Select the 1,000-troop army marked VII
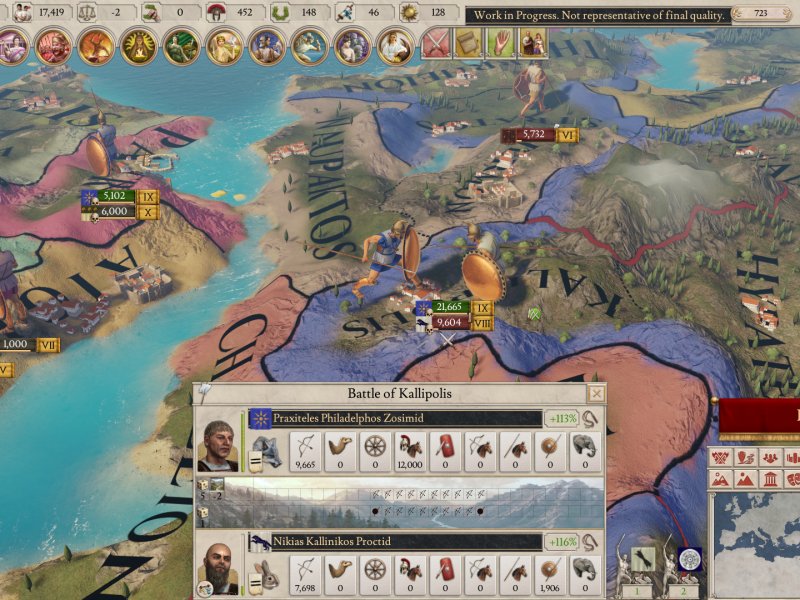This screenshot has height=600, width=800. (20, 344)
